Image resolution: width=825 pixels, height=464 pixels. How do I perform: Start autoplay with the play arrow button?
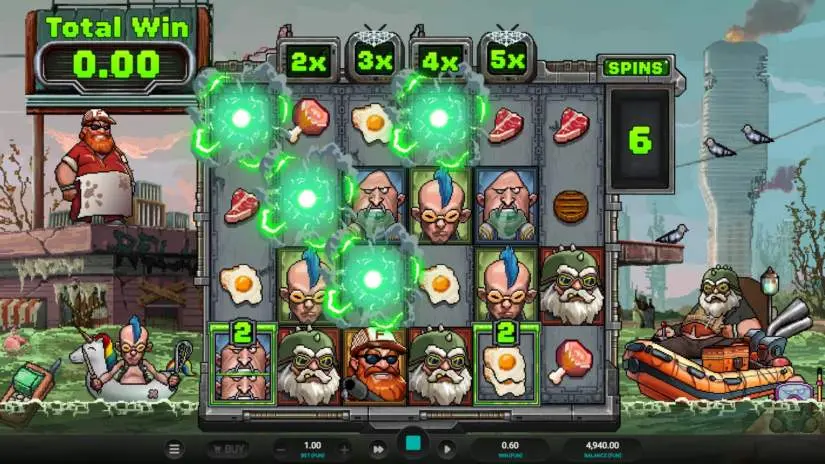click(x=447, y=449)
